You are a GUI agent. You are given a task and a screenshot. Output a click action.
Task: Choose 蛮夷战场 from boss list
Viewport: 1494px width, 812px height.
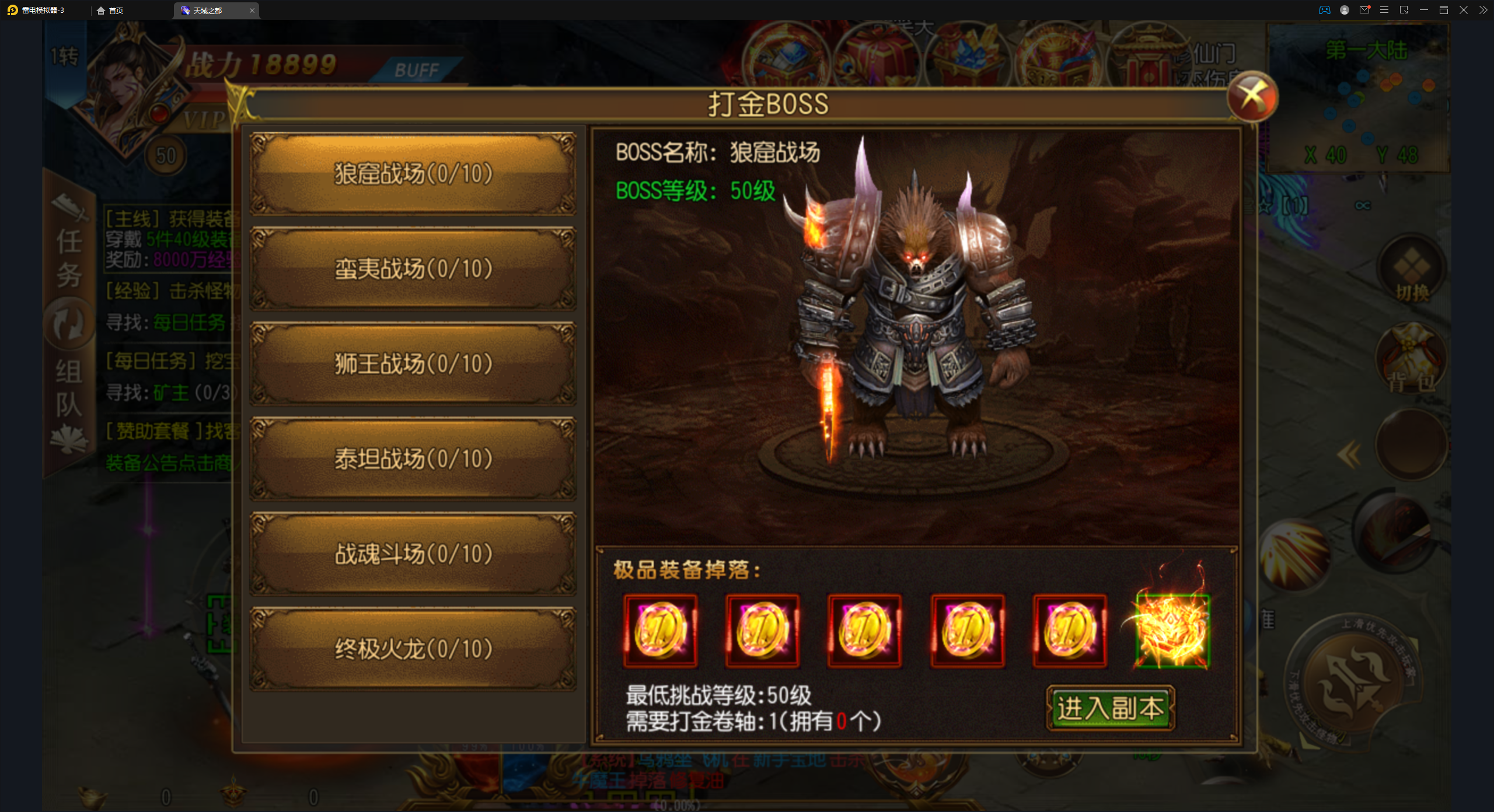coord(413,269)
